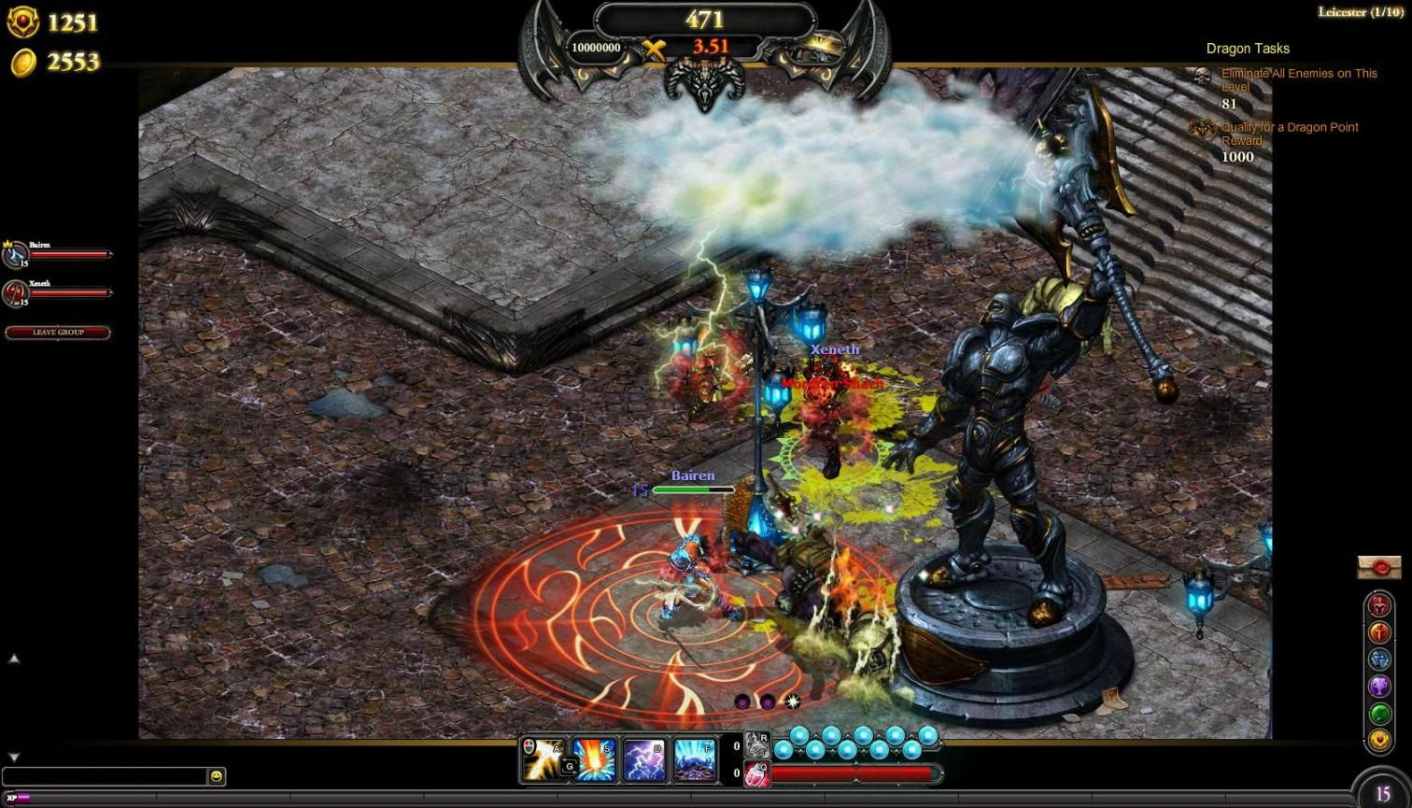Use the health potion flask icon
1412x808 pixels.
click(757, 775)
